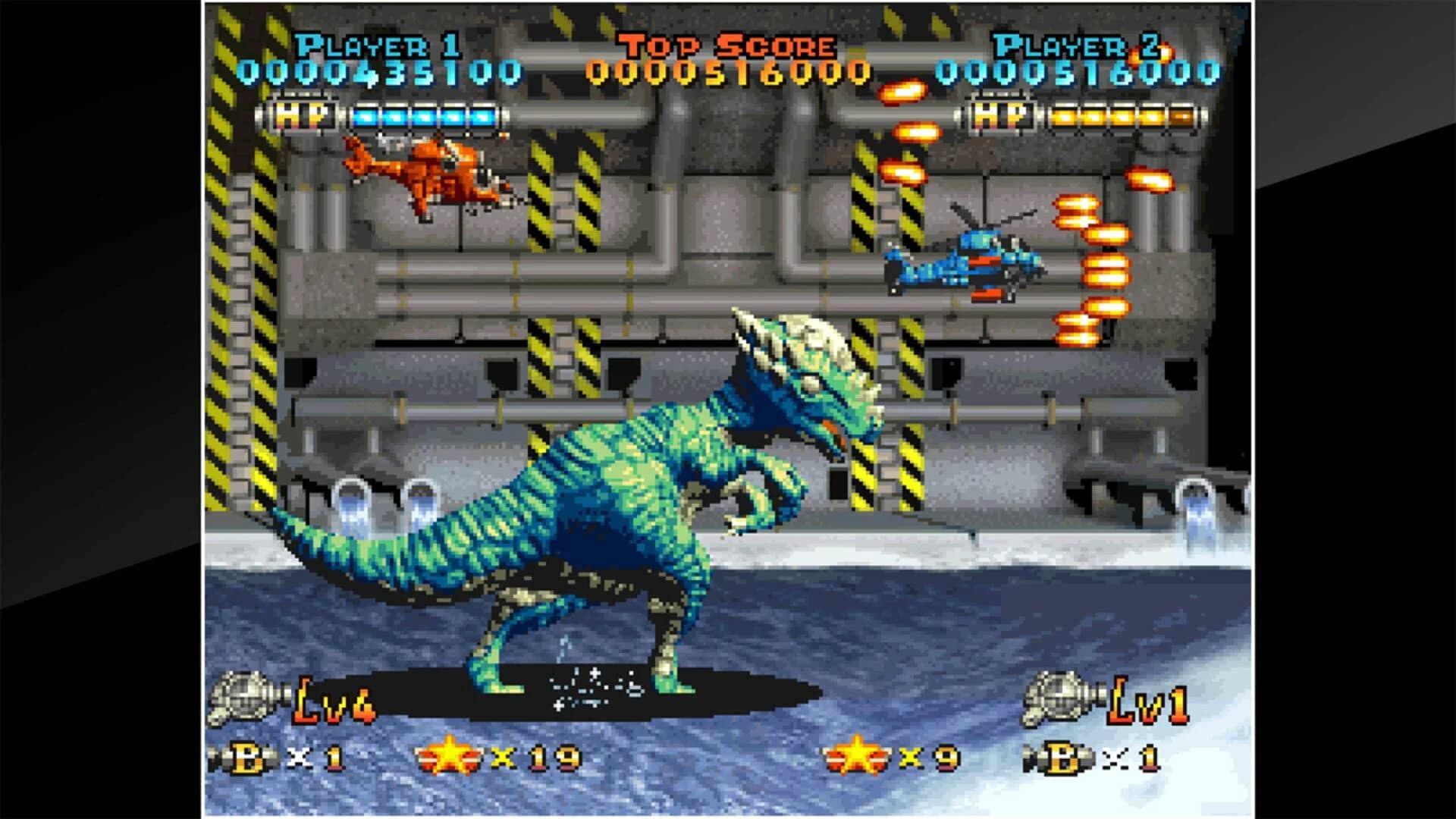Screen dimensions: 1456x819
Task: Select the Player 1 score header
Action: click(377, 43)
